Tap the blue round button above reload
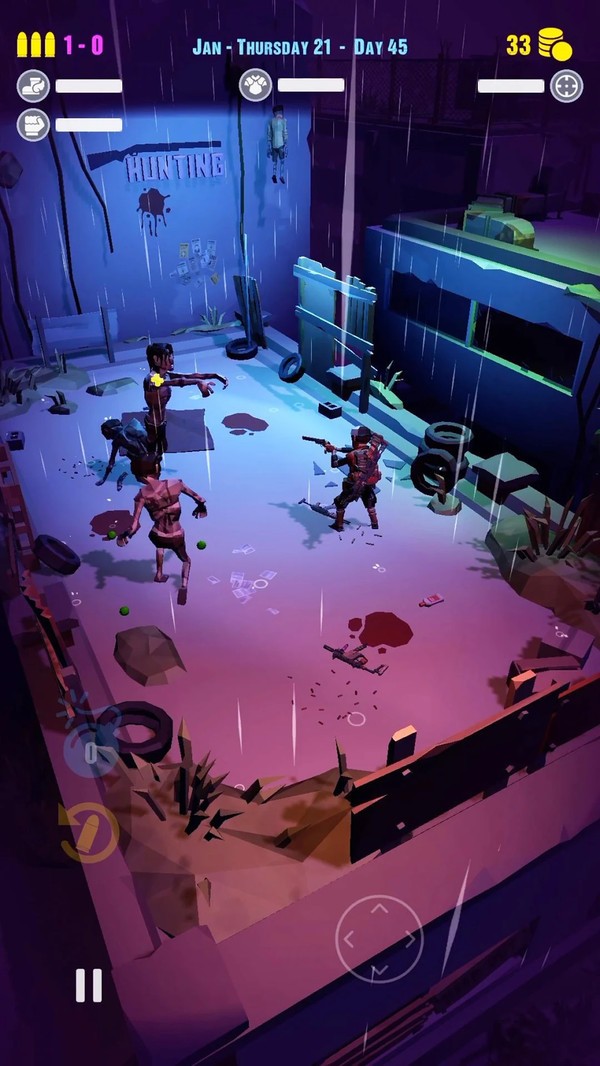The width and height of the screenshot is (600, 1066). click(x=90, y=749)
